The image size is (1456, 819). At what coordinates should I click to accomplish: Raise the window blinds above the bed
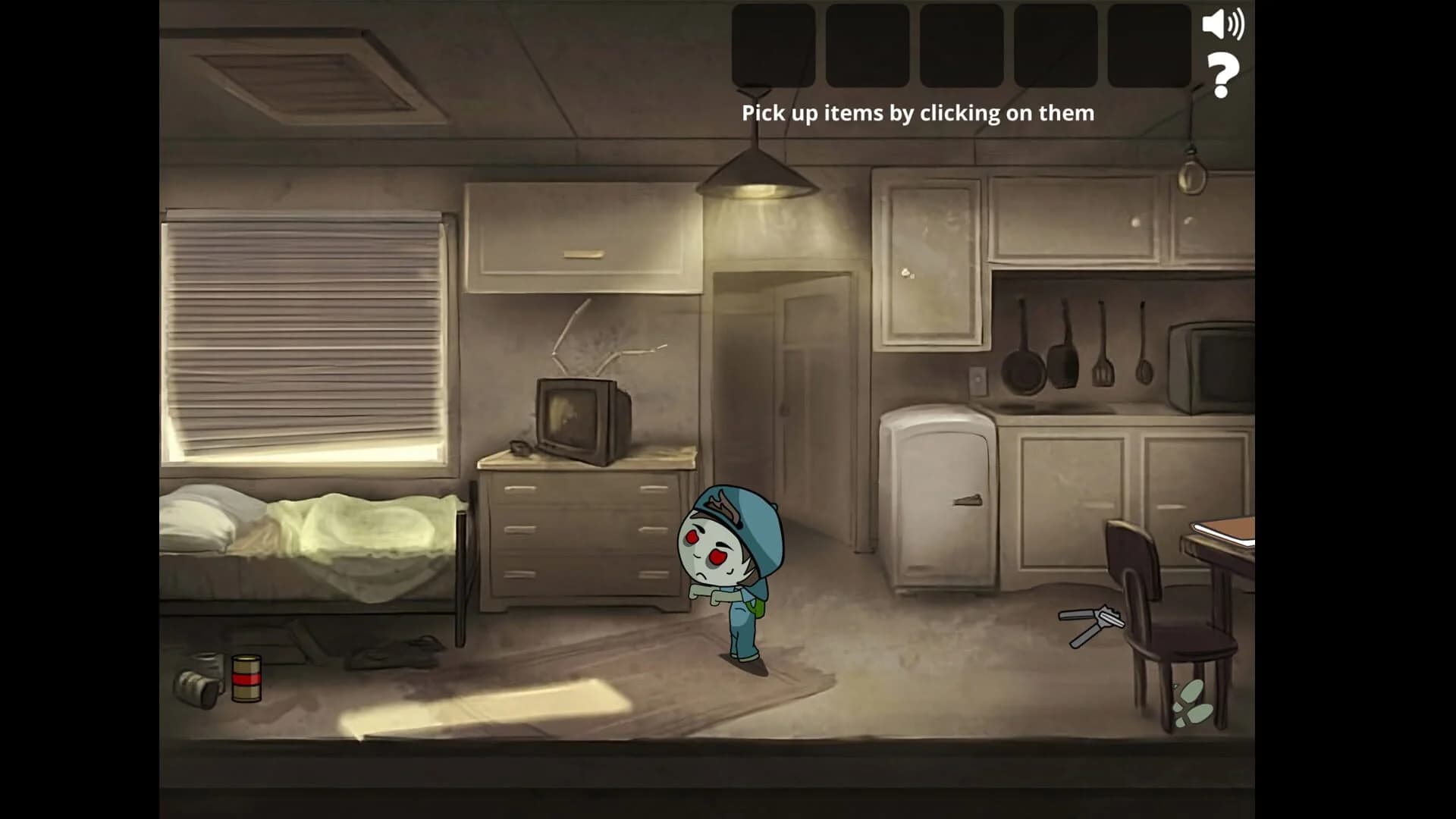(x=303, y=326)
